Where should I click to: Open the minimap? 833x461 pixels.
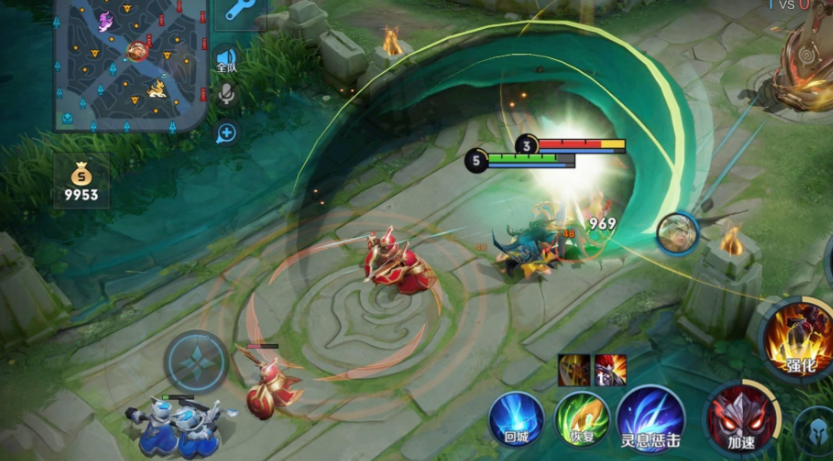pos(130,64)
